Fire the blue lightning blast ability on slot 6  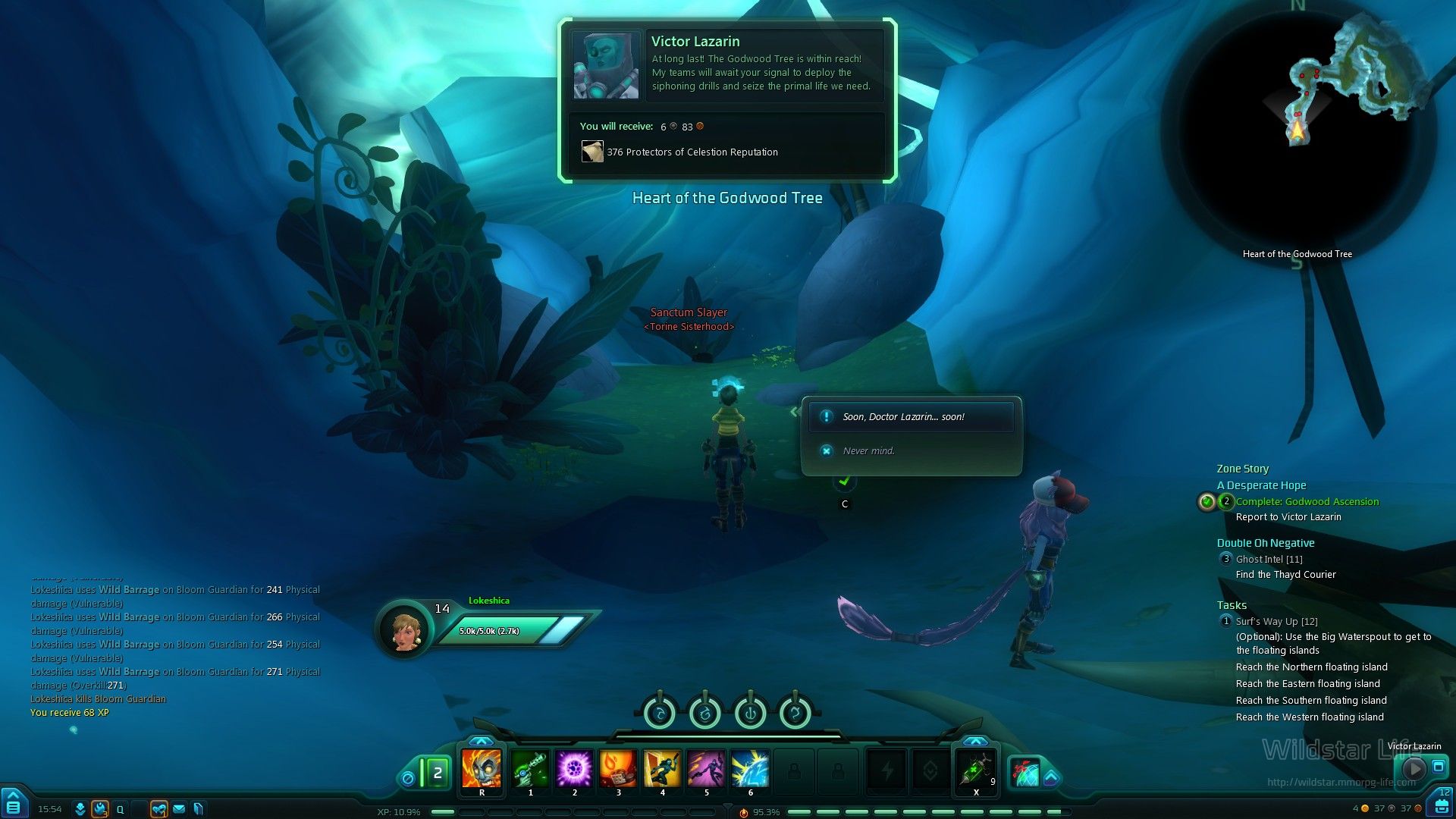coord(750,769)
